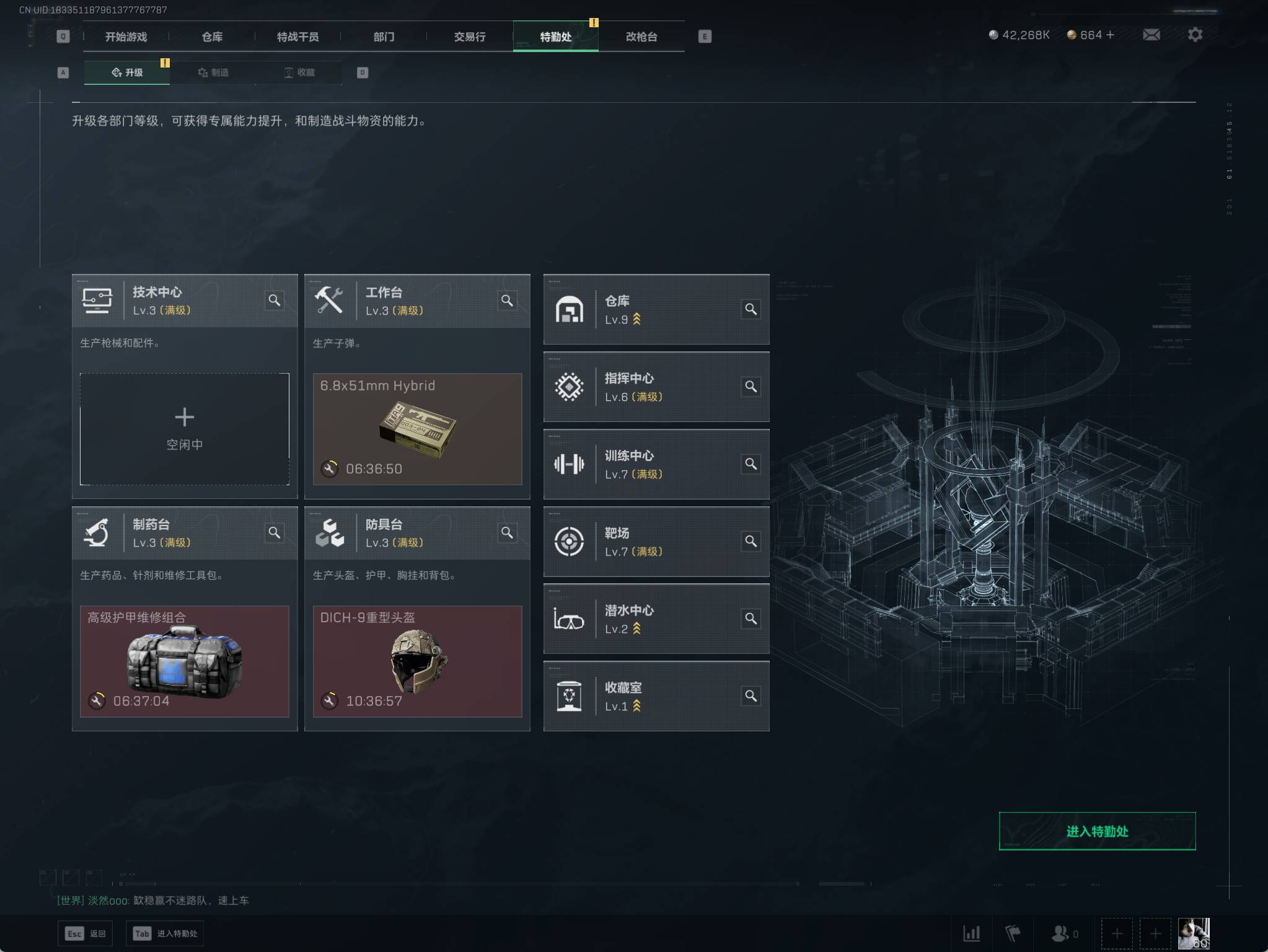Switch to the 仓库 top tab
The width and height of the screenshot is (1268, 952).
click(212, 37)
